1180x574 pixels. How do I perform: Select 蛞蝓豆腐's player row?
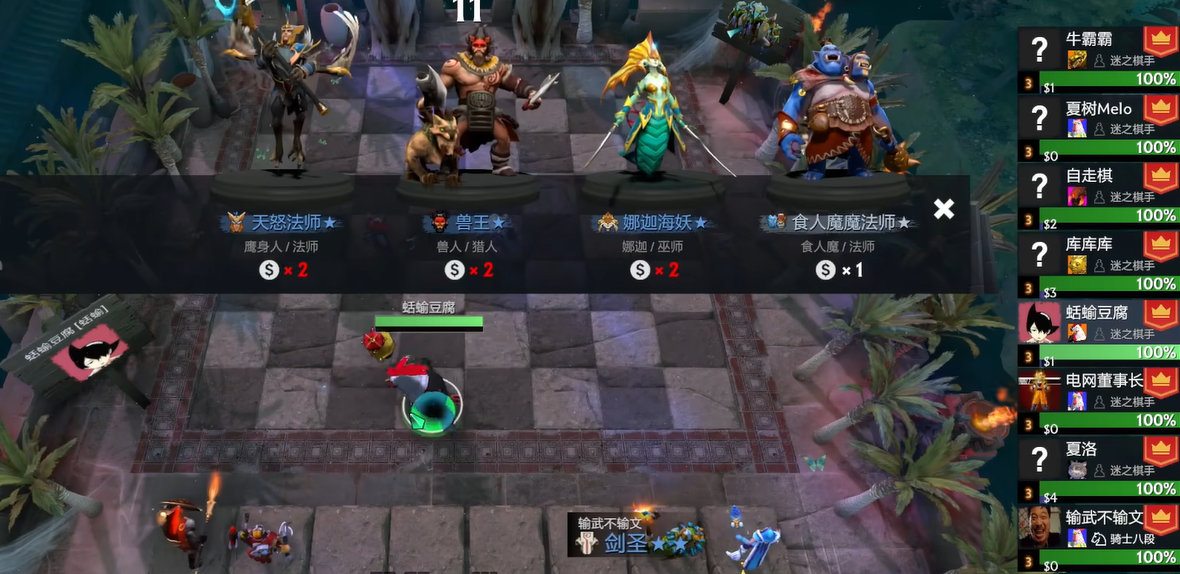pyautogui.click(x=1097, y=330)
